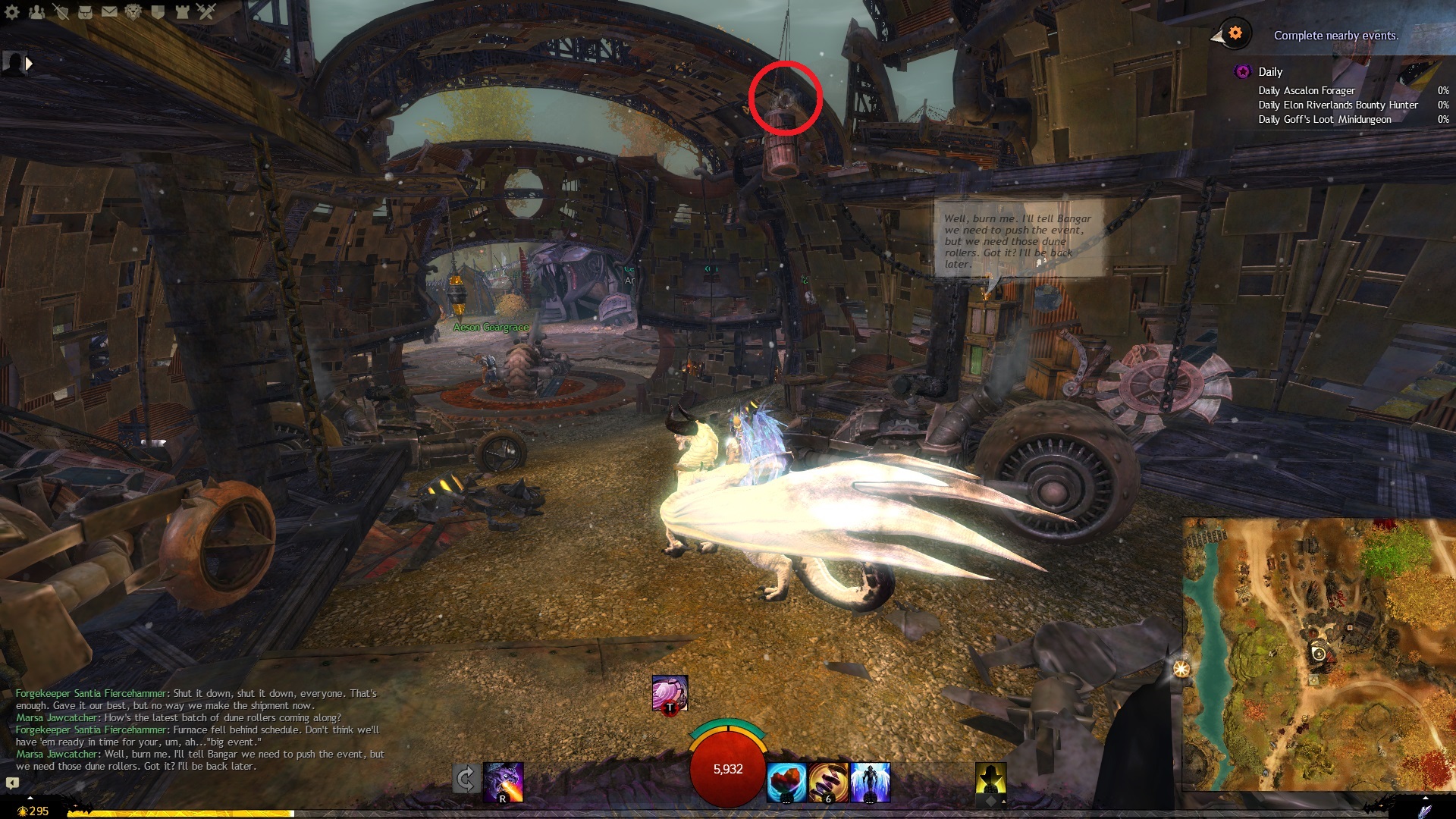Select Daily Goff's Loot Minidungeon objective

click(1324, 119)
